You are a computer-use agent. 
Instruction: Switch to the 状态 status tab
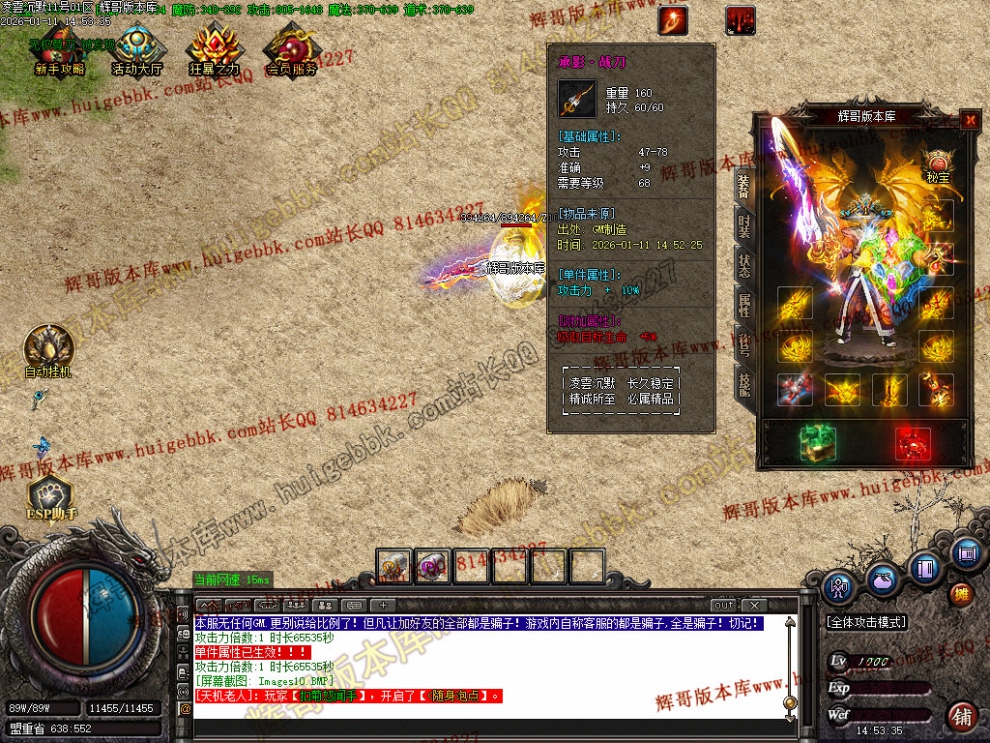point(744,265)
